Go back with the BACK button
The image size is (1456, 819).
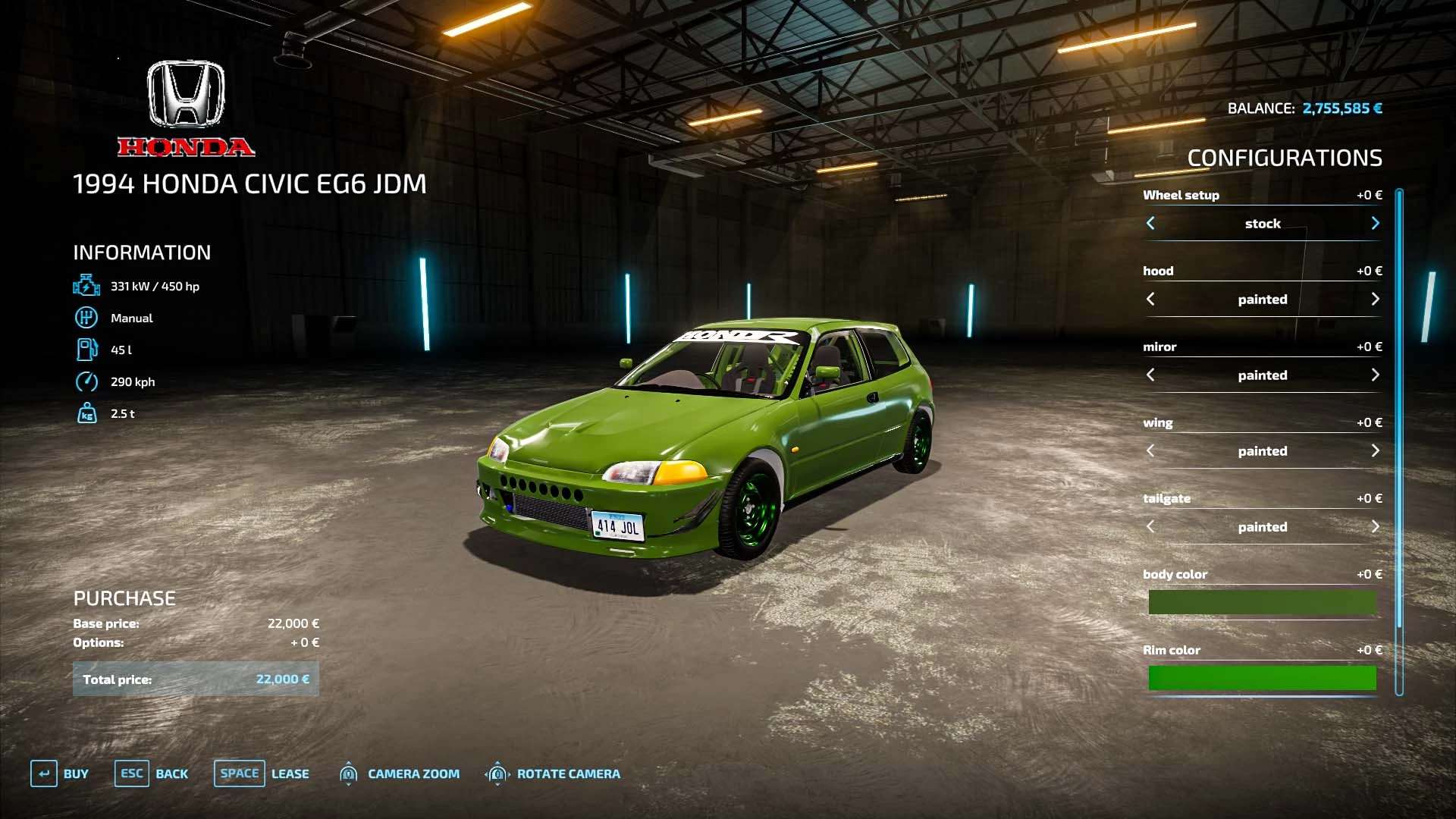click(152, 773)
